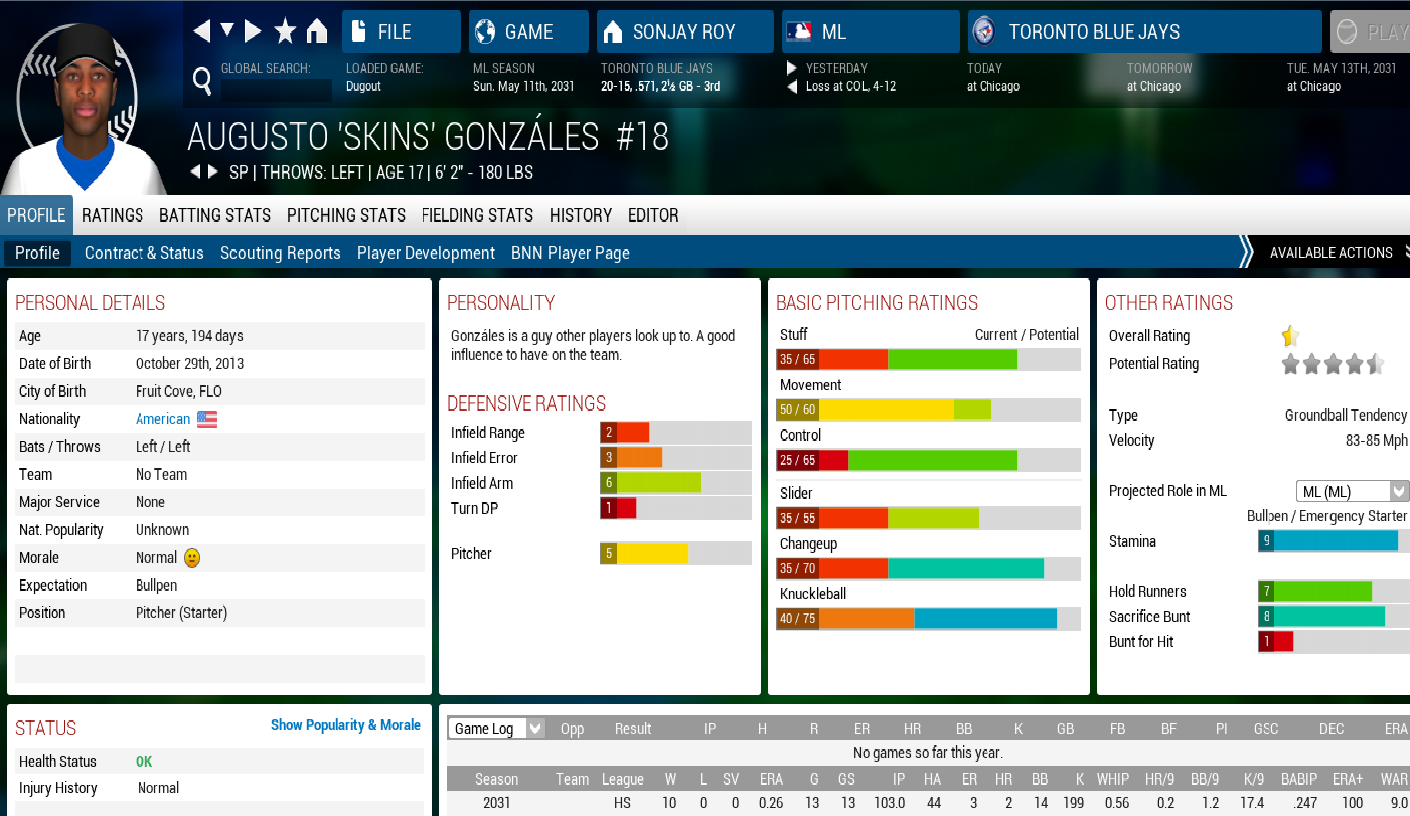Image resolution: width=1410 pixels, height=816 pixels.
Task: Switch to the Ratings tab
Action: (112, 215)
